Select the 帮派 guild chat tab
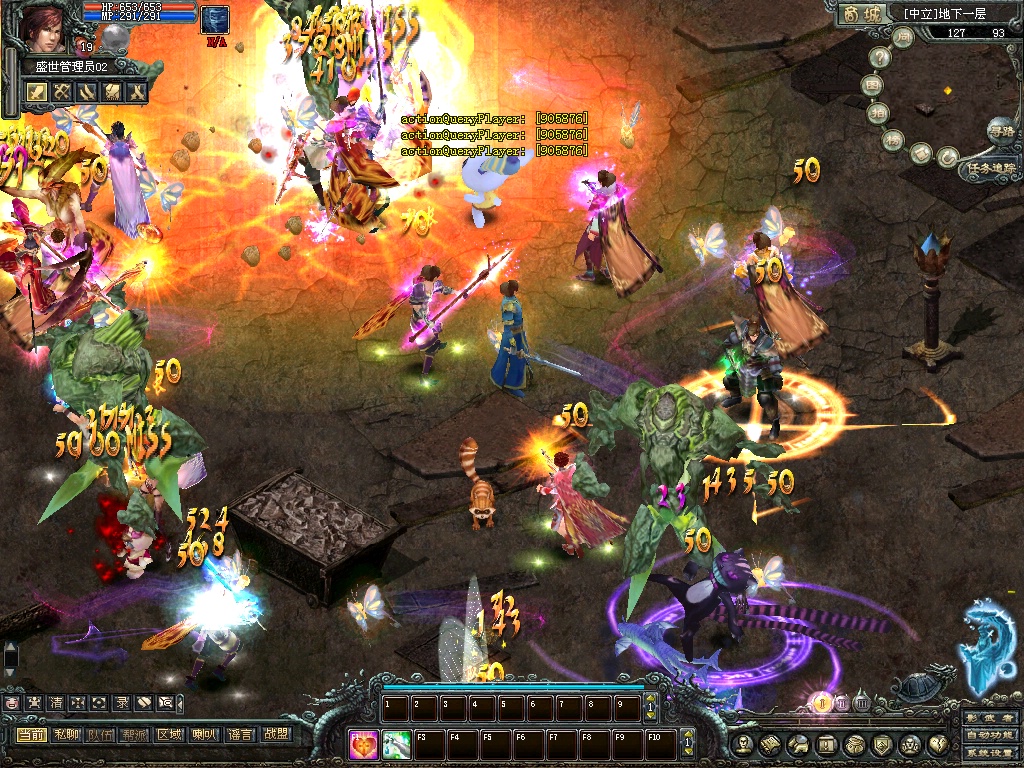The width and height of the screenshot is (1024, 768). click(135, 735)
